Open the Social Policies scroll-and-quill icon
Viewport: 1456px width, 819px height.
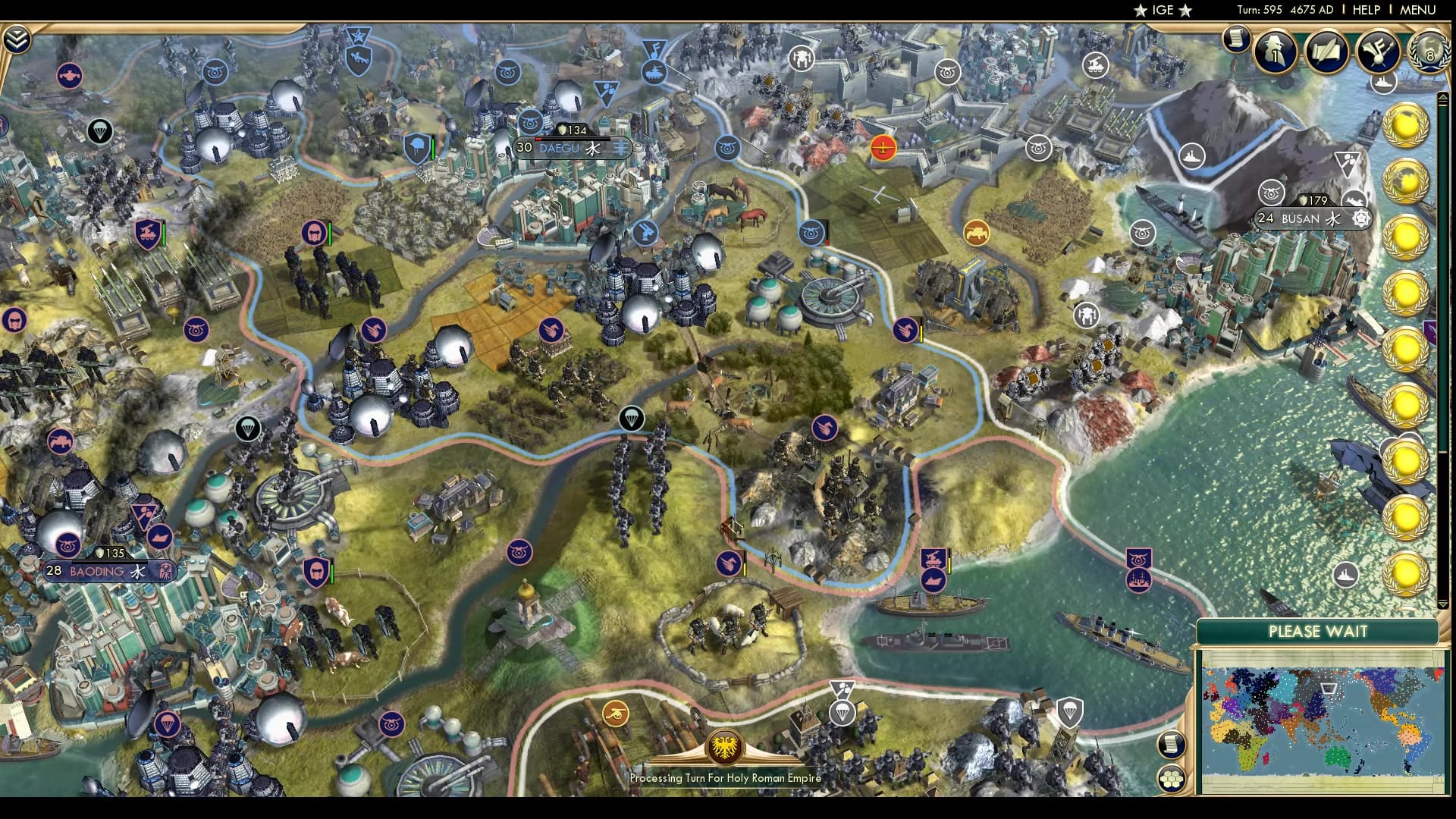point(1326,52)
